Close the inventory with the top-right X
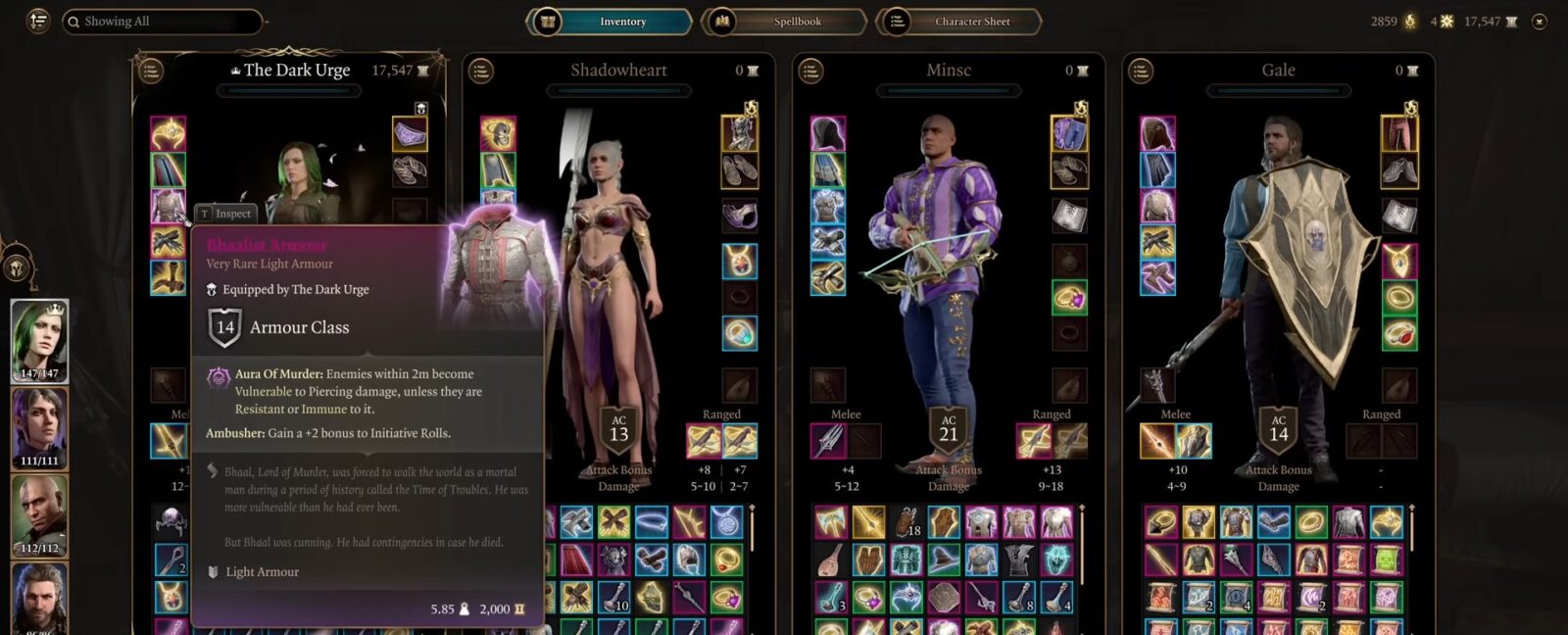Viewport: 1568px width, 635px height. (x=1540, y=22)
